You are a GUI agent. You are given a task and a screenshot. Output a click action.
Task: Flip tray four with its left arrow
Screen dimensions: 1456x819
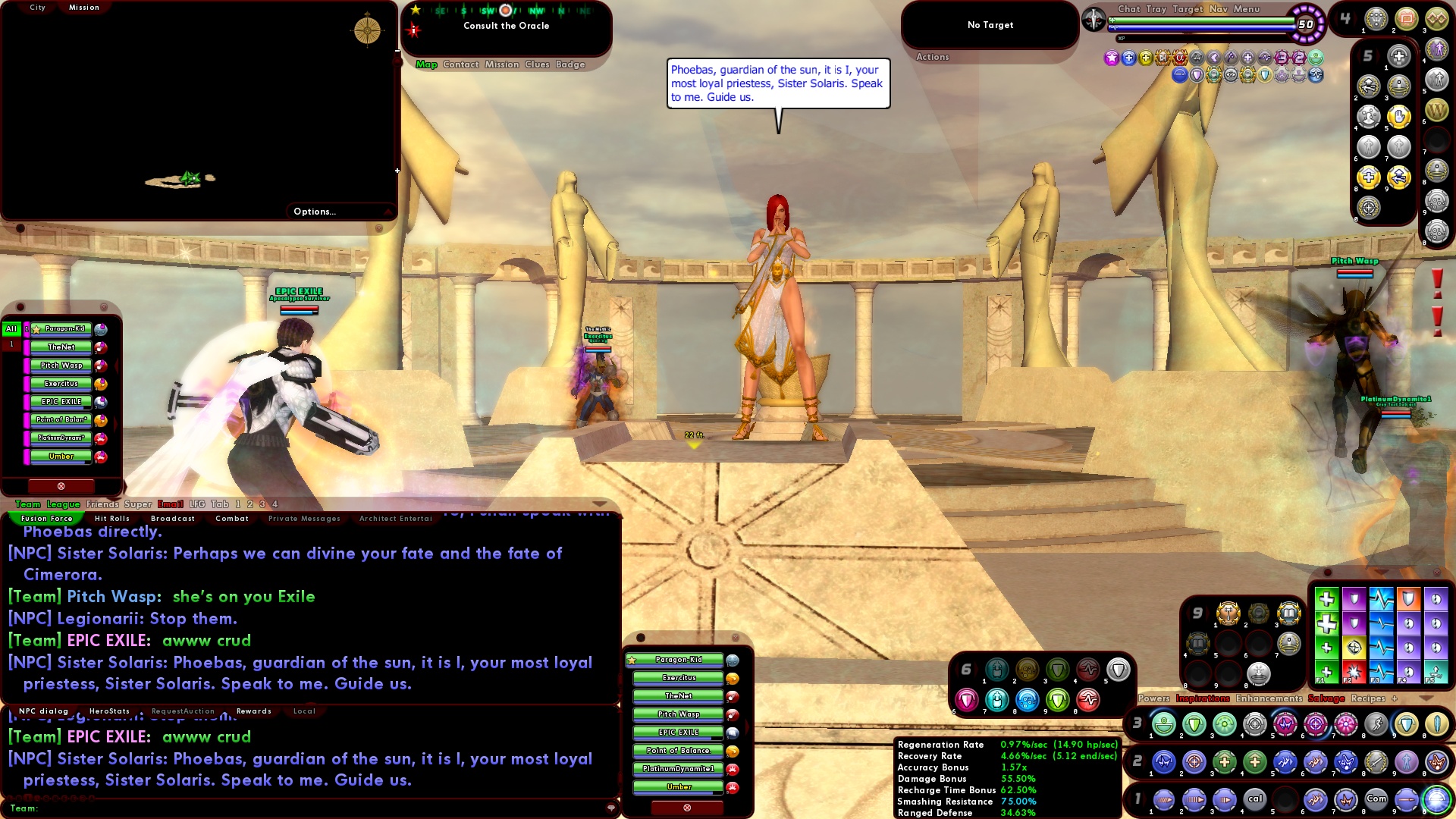tap(1335, 17)
